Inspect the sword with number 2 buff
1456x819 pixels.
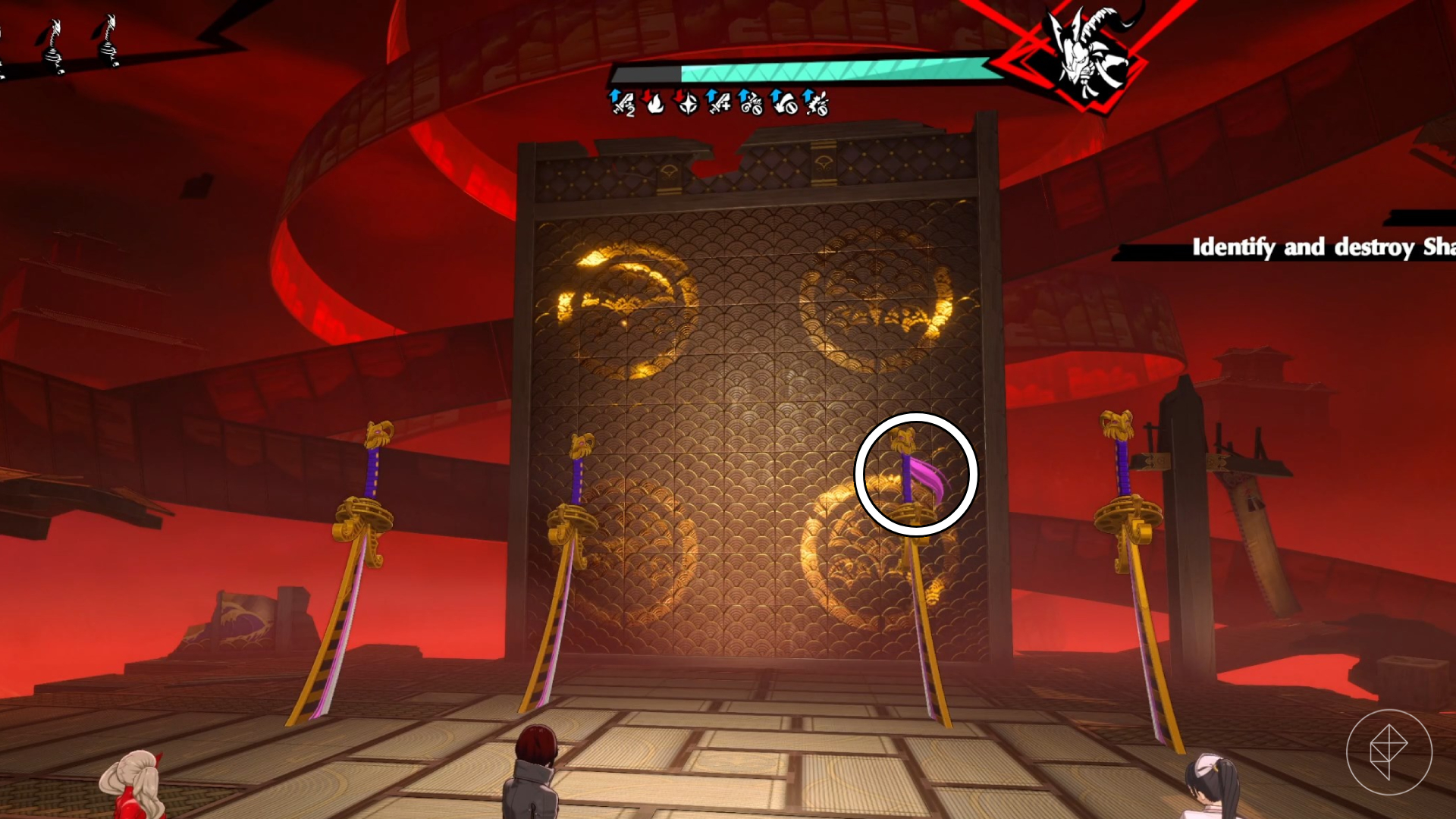(623, 102)
